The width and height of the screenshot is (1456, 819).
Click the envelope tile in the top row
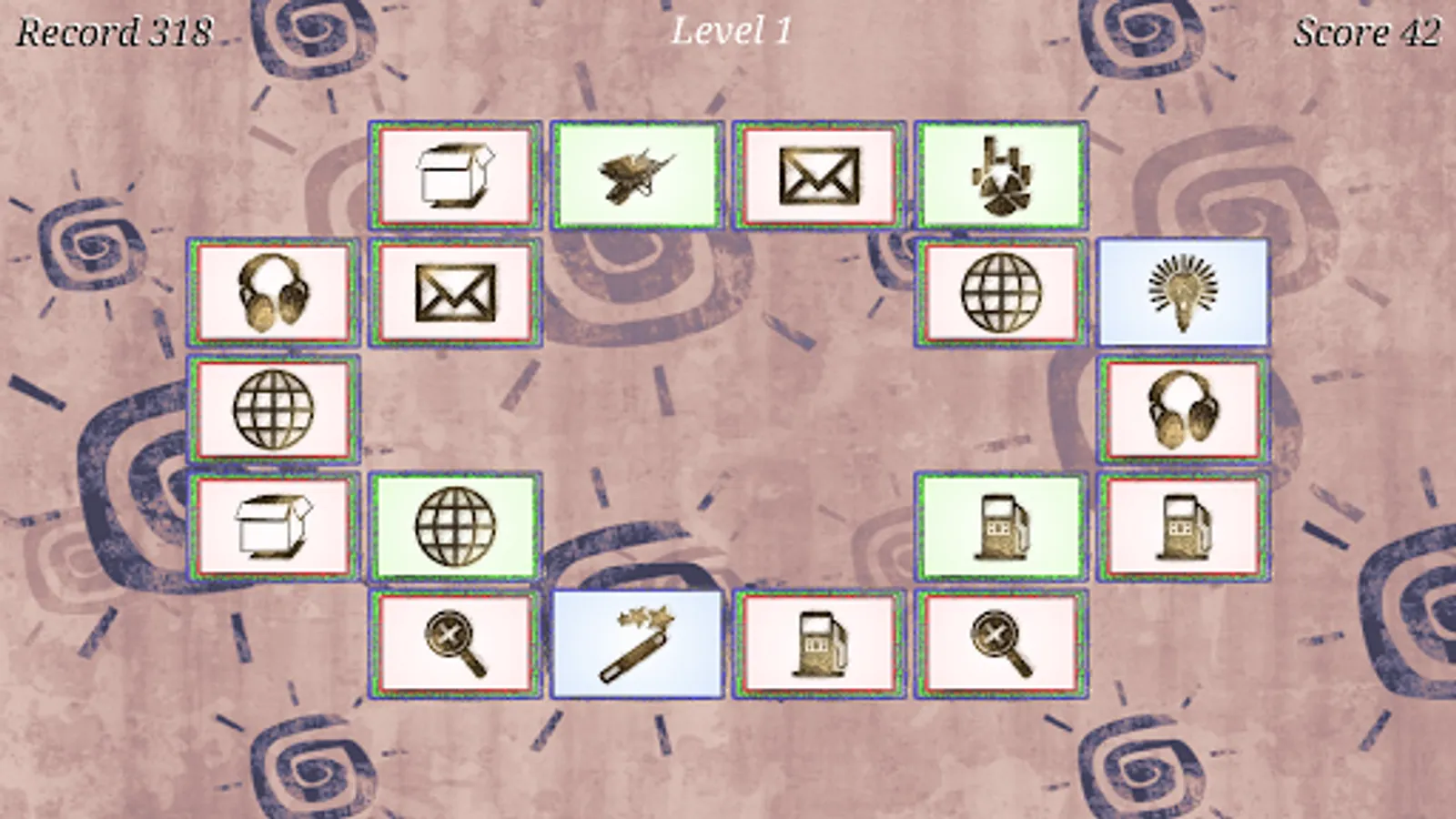point(818,174)
